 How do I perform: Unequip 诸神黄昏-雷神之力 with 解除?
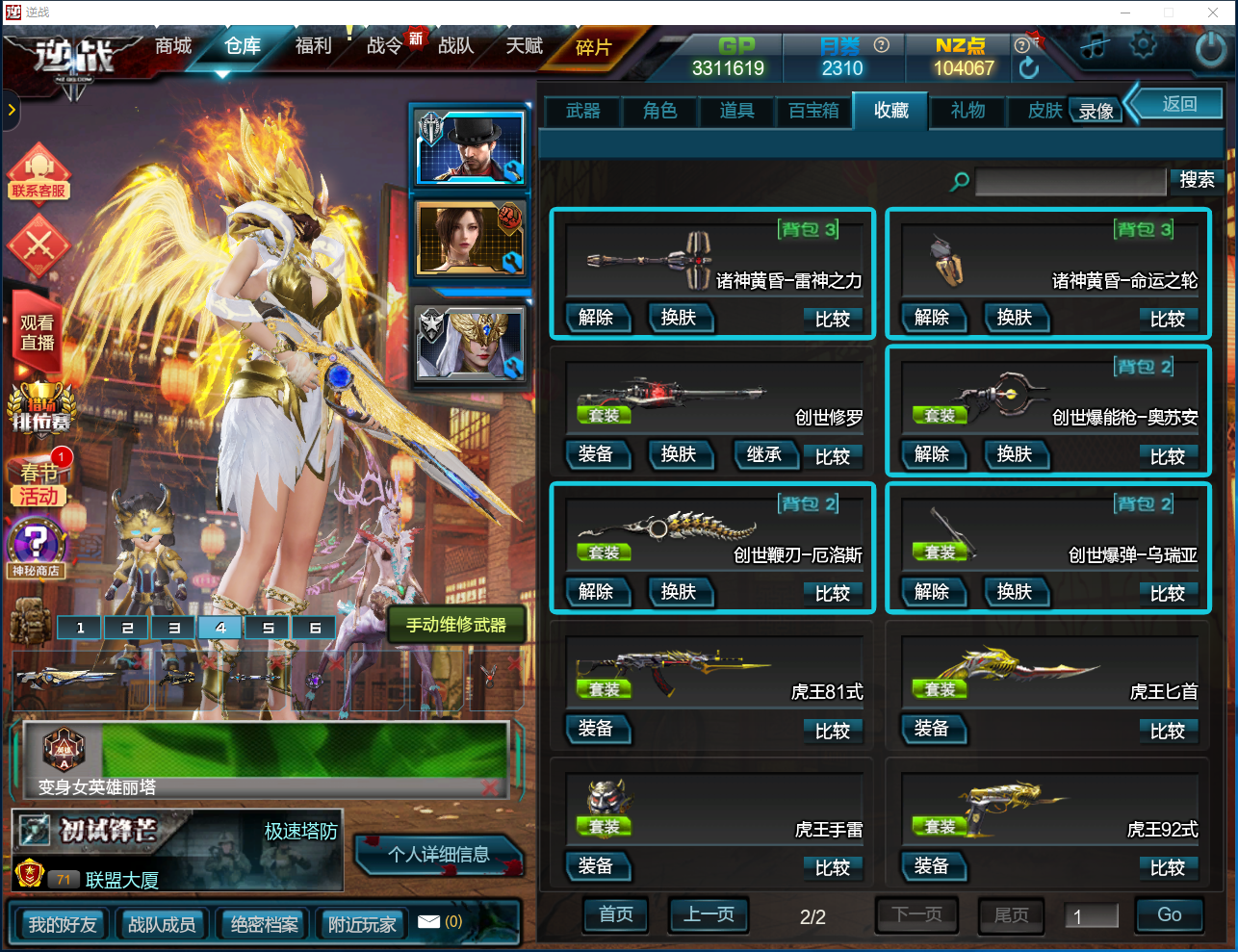click(596, 318)
